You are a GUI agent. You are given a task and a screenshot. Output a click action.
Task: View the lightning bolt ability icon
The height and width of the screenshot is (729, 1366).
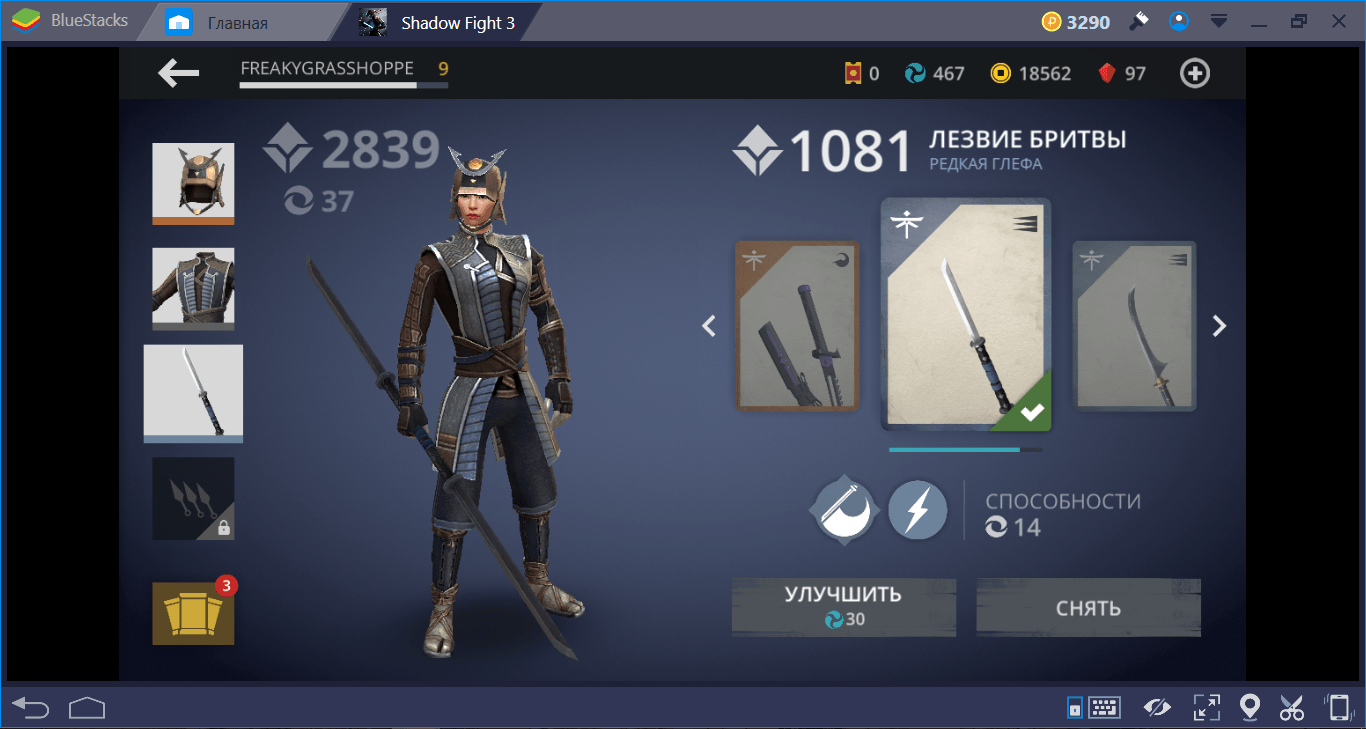(x=917, y=510)
